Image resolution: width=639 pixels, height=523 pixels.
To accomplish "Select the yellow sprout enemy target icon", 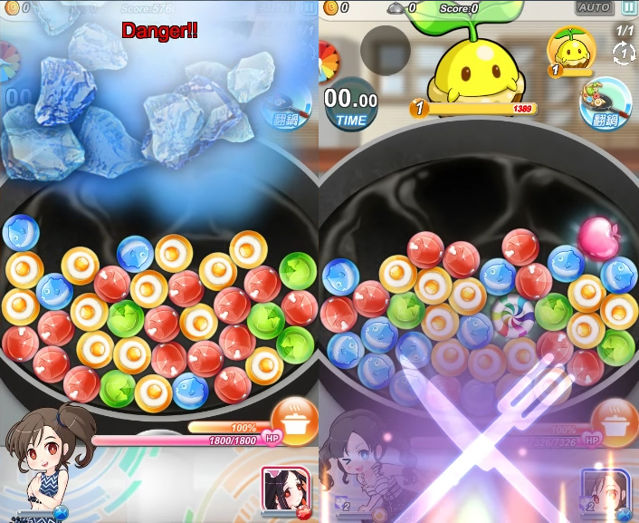I will pos(571,50).
